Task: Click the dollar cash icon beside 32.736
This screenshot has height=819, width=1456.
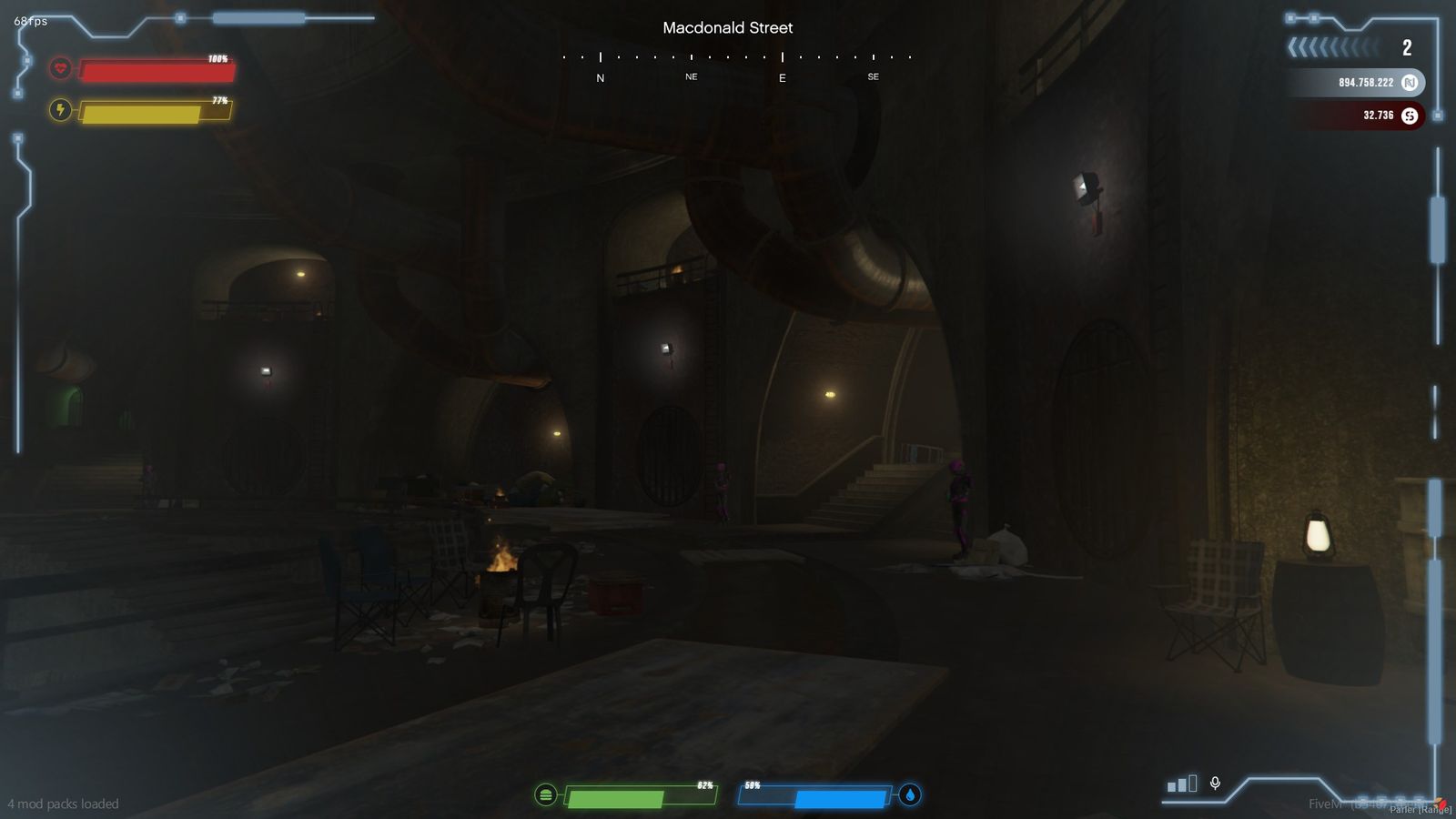Action: click(1410, 116)
